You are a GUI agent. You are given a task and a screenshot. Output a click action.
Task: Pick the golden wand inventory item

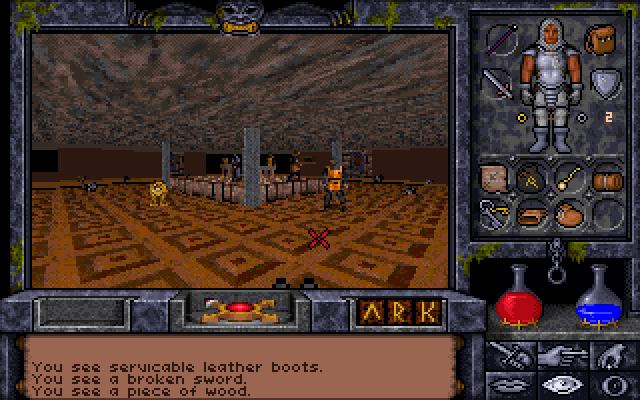[x=568, y=178]
